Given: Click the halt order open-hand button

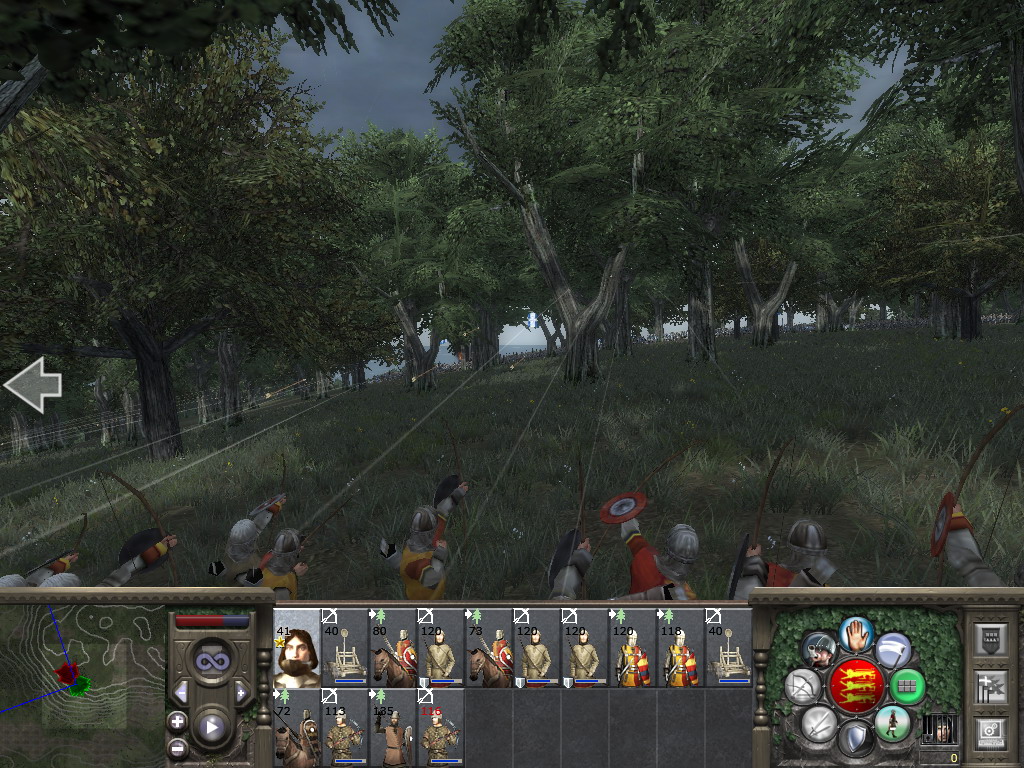Looking at the screenshot, I should point(855,633).
